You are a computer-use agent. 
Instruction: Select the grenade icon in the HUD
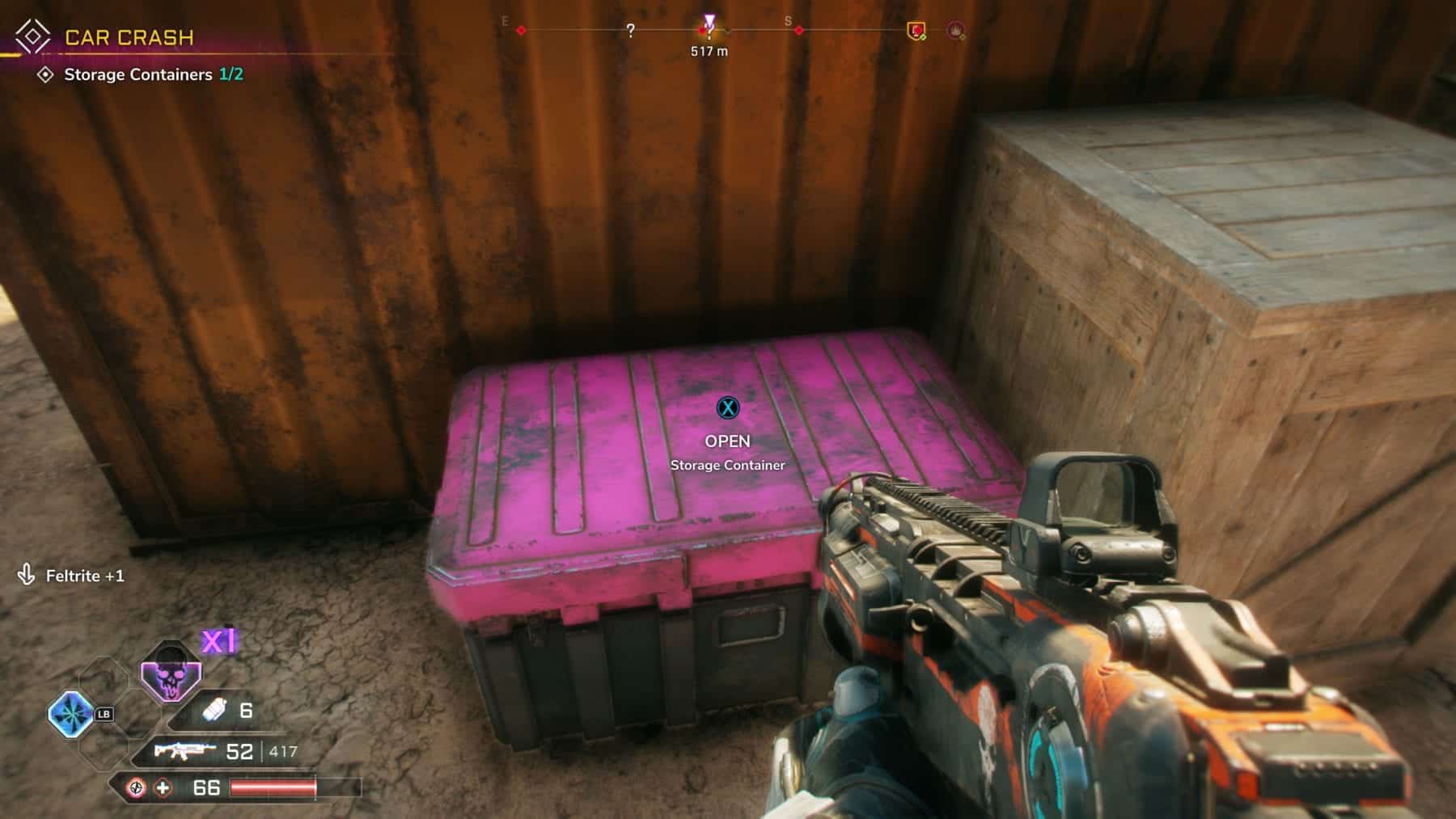coord(214,710)
